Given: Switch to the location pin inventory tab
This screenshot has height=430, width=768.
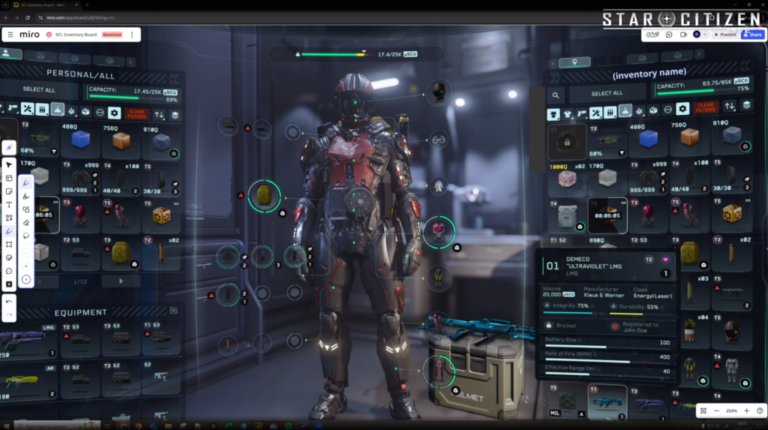Looking at the screenshot, I should pos(574,62).
